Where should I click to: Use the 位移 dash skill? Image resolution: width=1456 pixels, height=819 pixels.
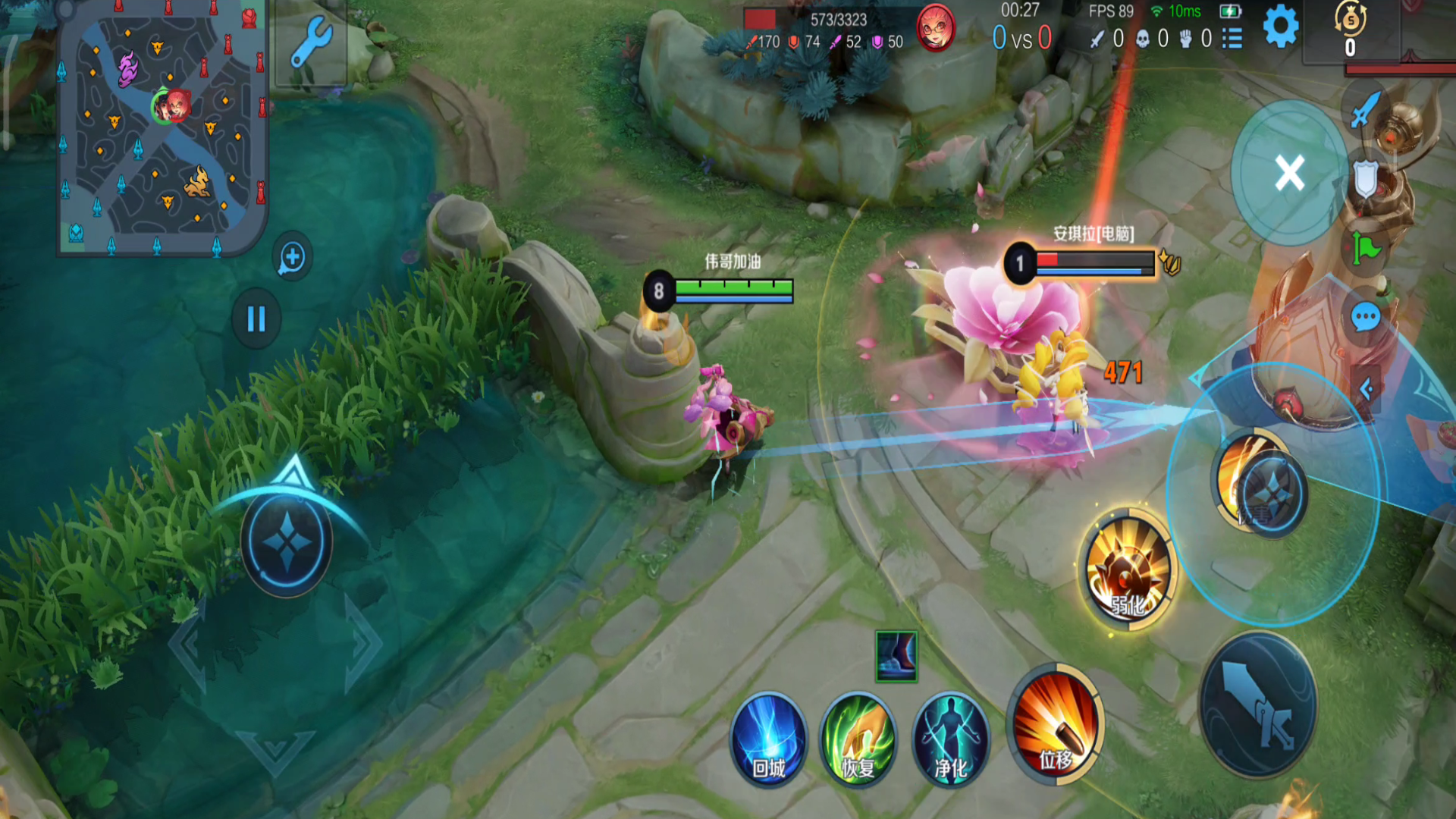(x=1056, y=726)
